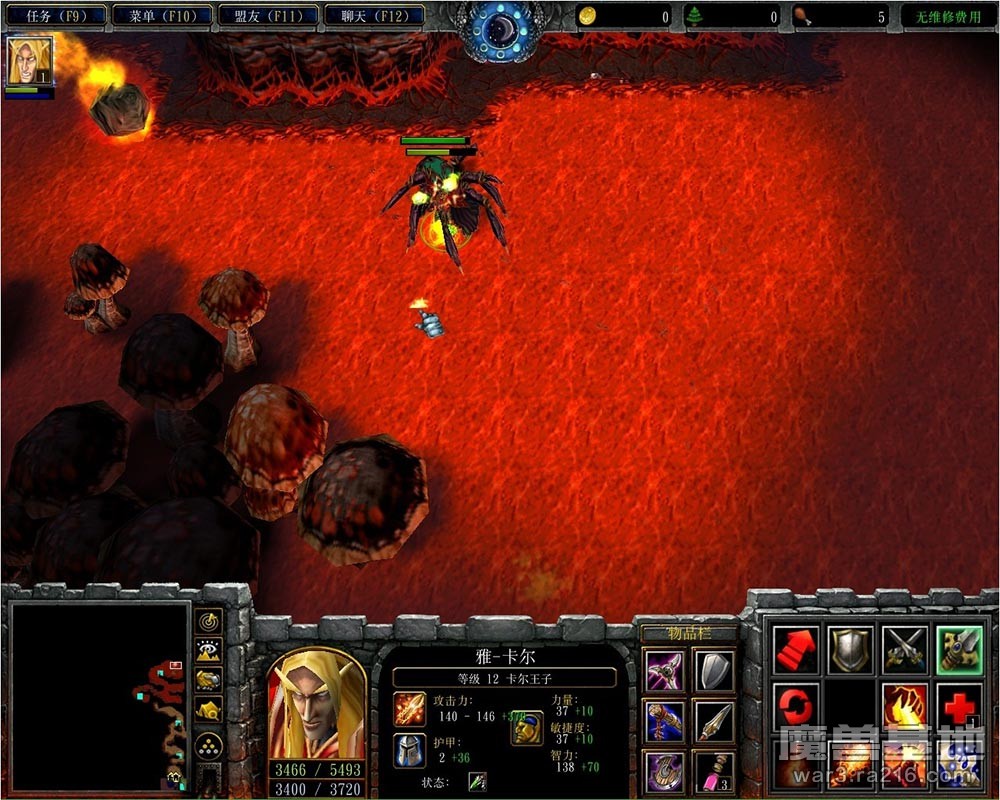This screenshot has width=1000, height=800.
Task: Open the 任务 (F9) quests menu
Action: (55, 16)
